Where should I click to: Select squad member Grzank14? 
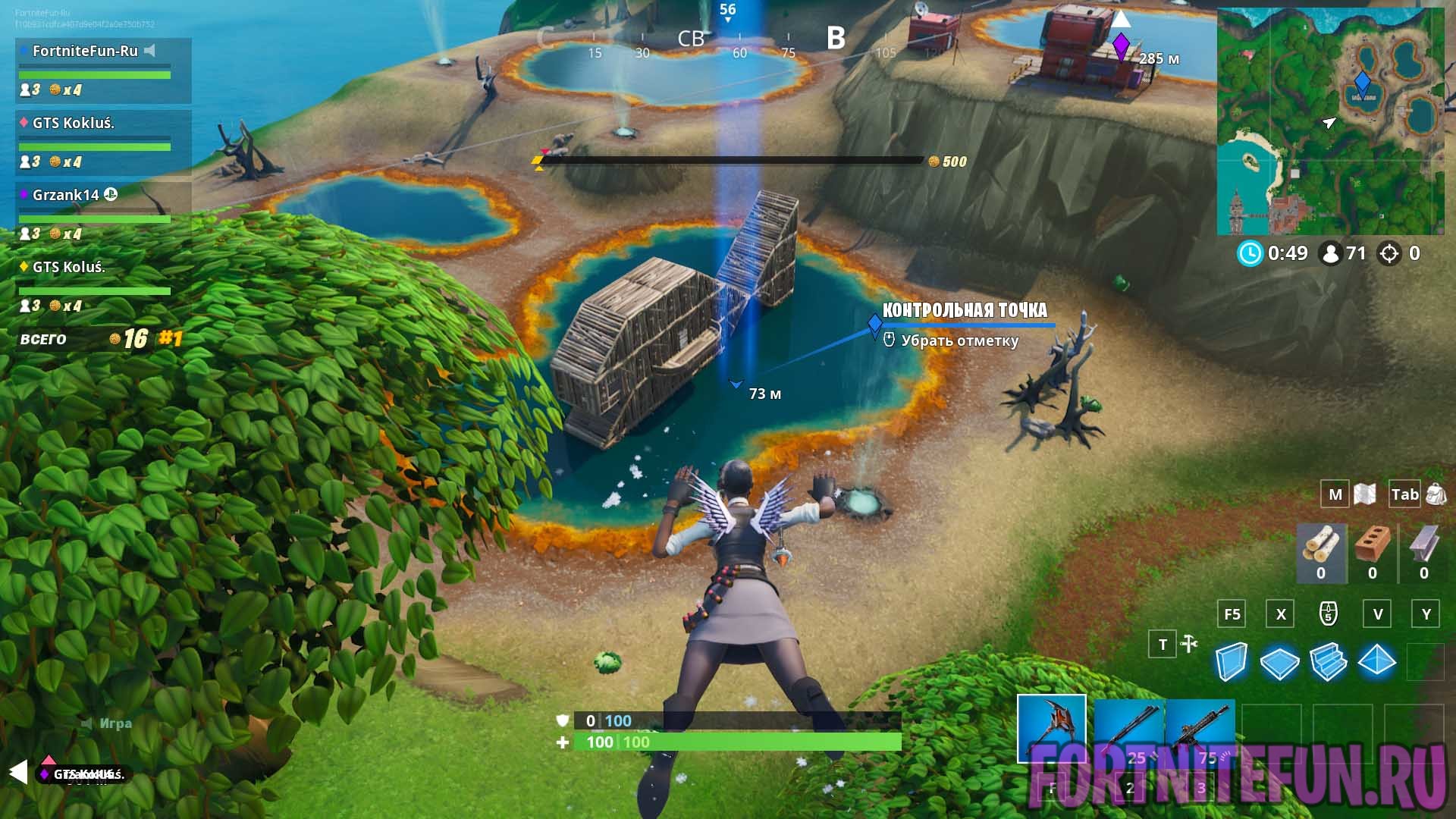[65, 195]
